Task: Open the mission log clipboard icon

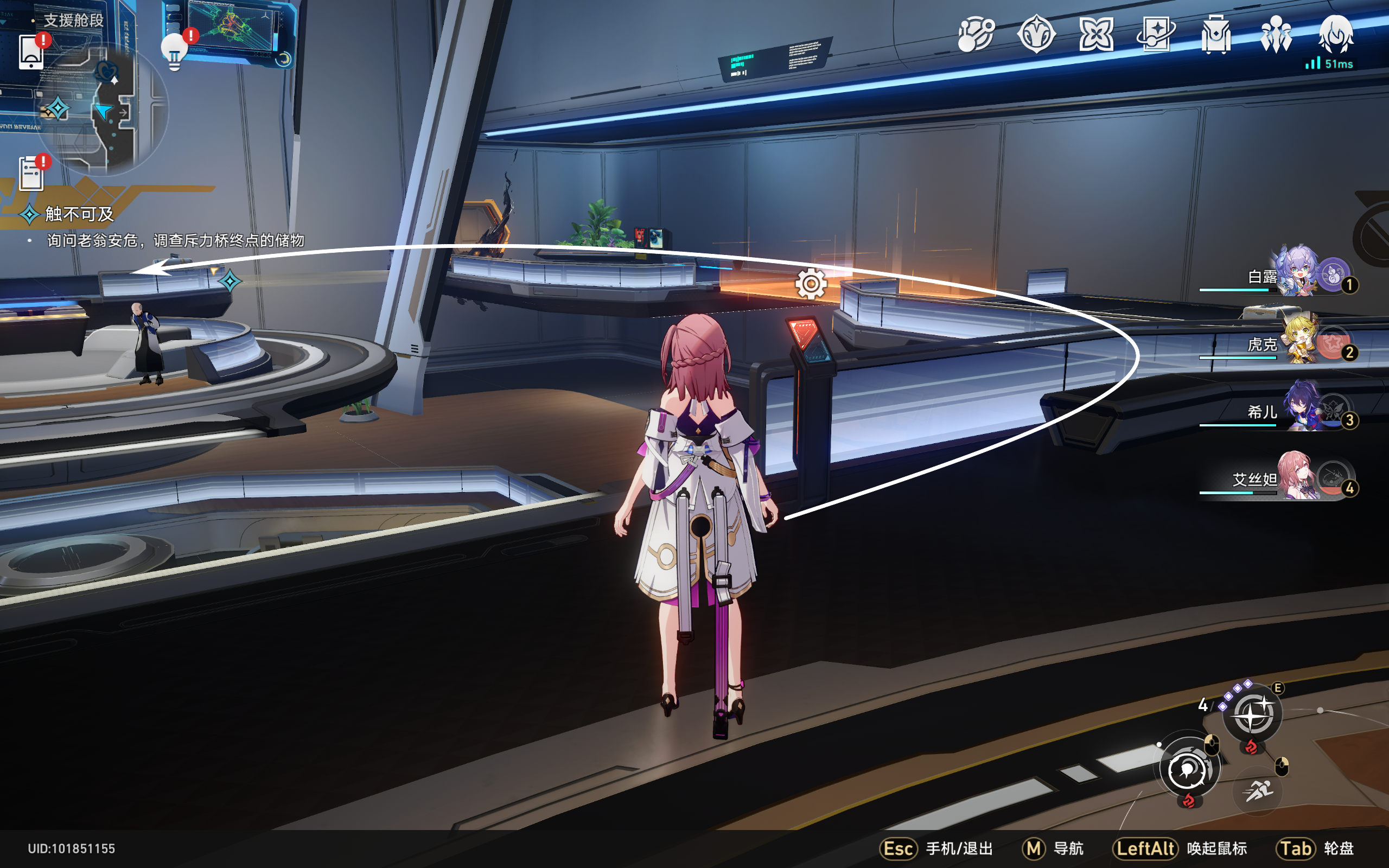Action: click(x=31, y=173)
